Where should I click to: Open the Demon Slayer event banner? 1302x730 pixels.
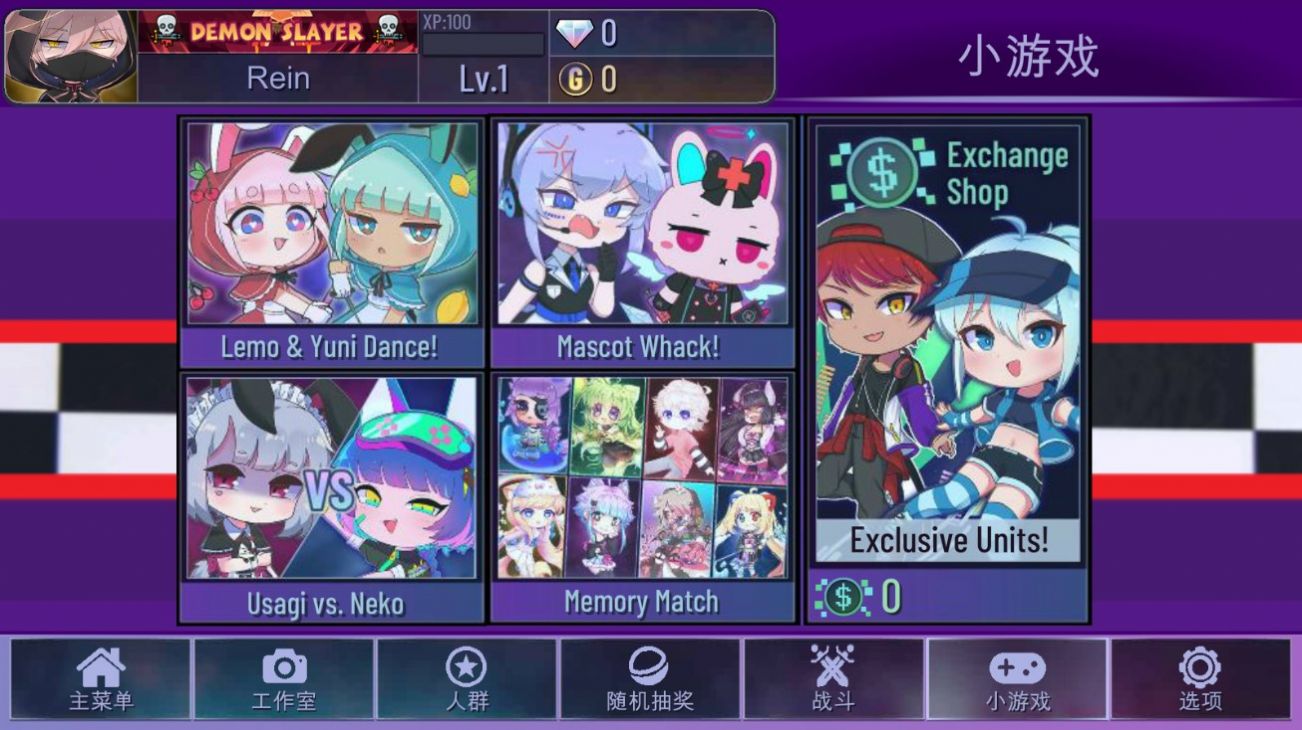[280, 31]
